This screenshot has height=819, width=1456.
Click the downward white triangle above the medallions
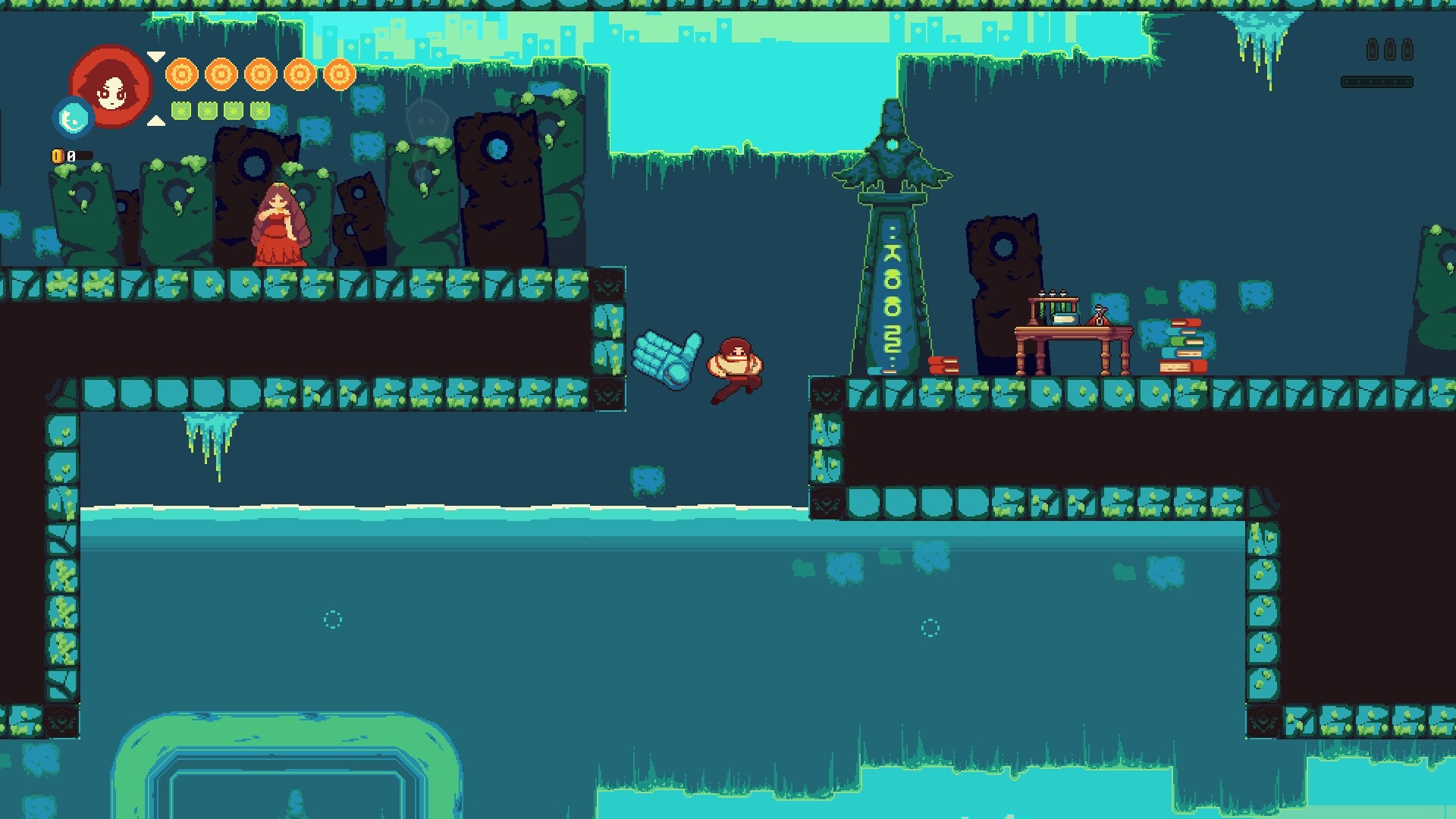pyautogui.click(x=157, y=55)
